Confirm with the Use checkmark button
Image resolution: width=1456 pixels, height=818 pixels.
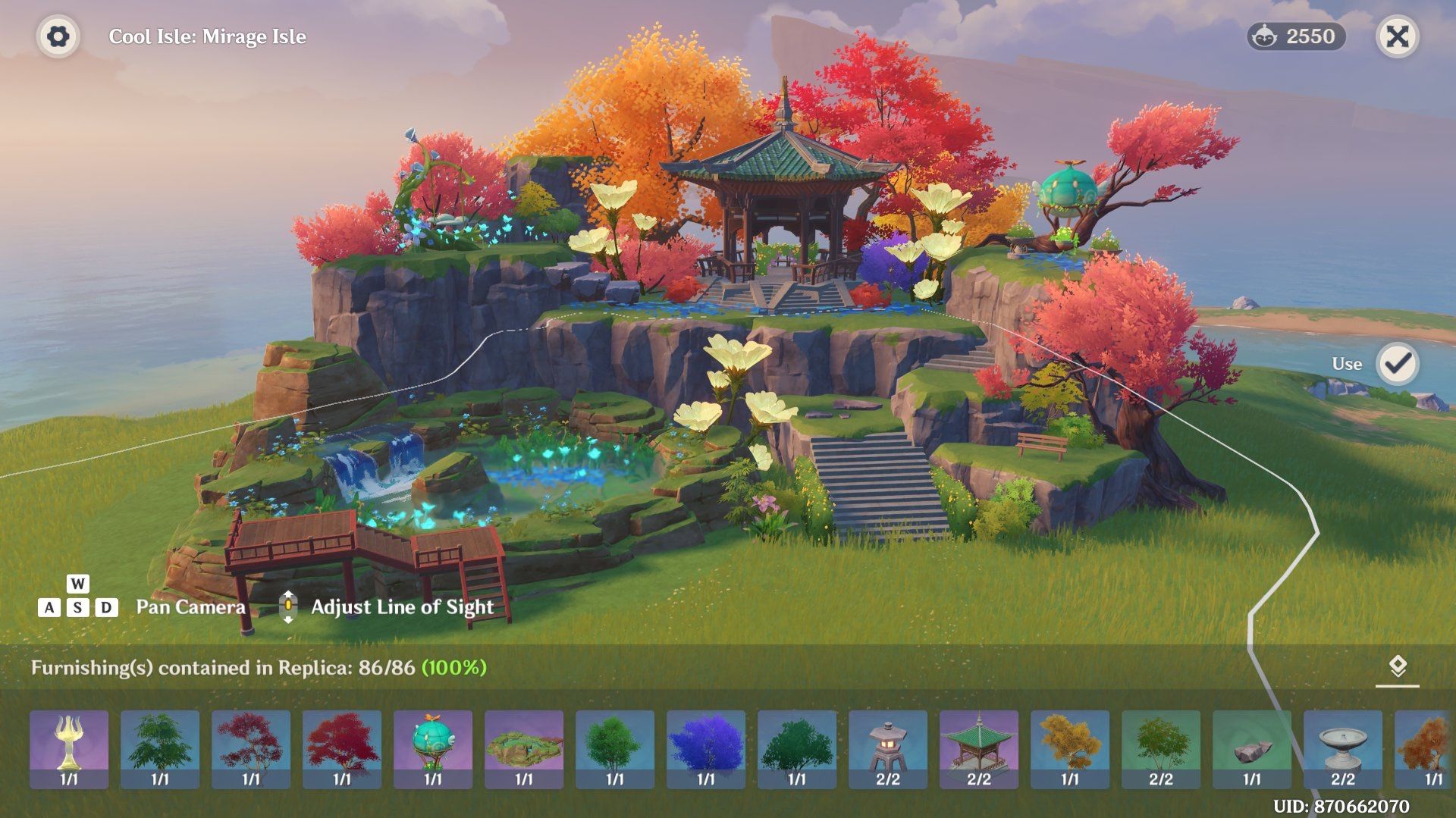[1398, 364]
